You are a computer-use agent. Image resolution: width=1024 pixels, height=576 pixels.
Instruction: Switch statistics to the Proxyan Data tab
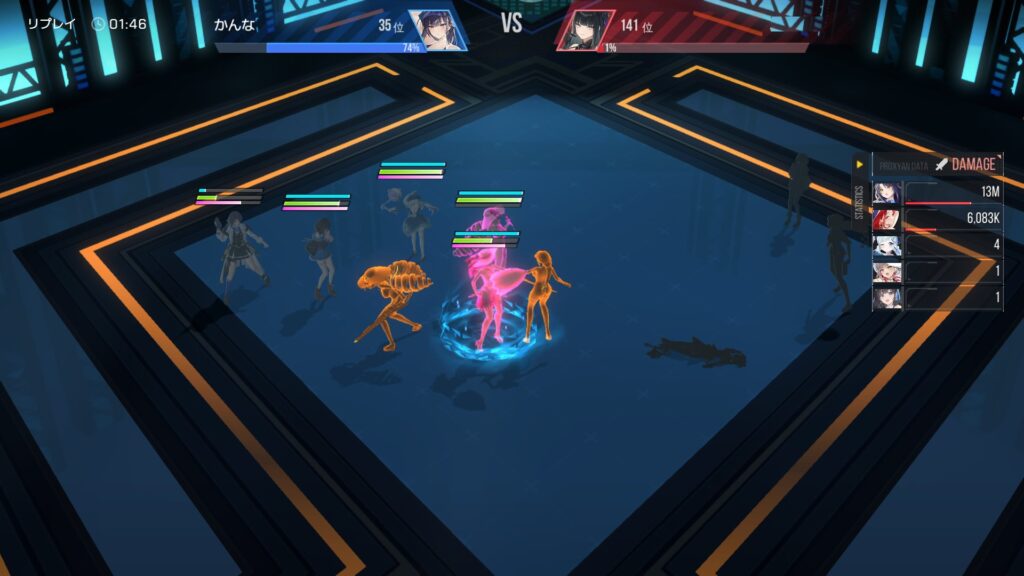(x=904, y=164)
